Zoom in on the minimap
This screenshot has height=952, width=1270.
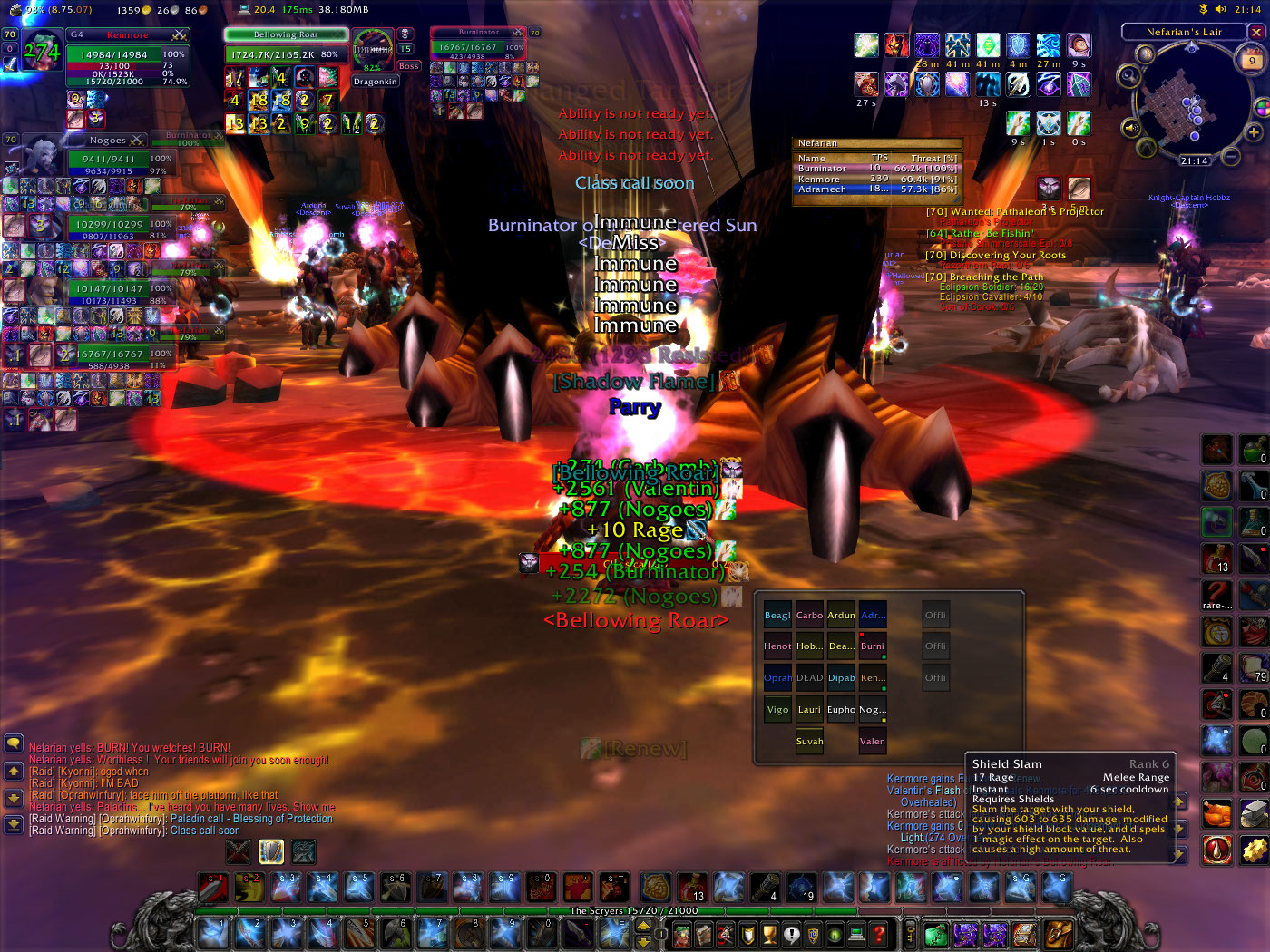(x=1254, y=132)
